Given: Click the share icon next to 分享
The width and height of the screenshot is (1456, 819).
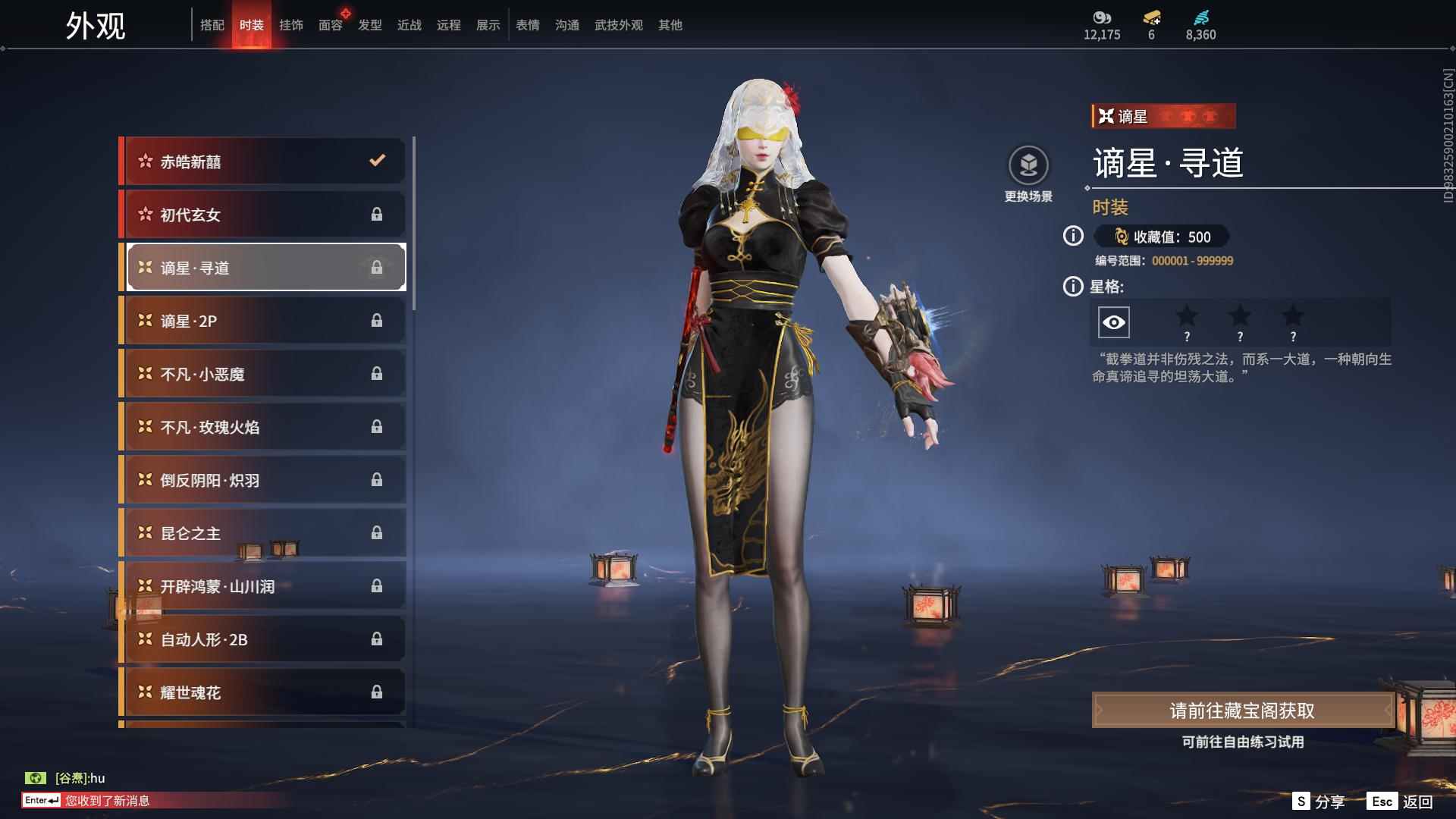Looking at the screenshot, I should 1302,800.
